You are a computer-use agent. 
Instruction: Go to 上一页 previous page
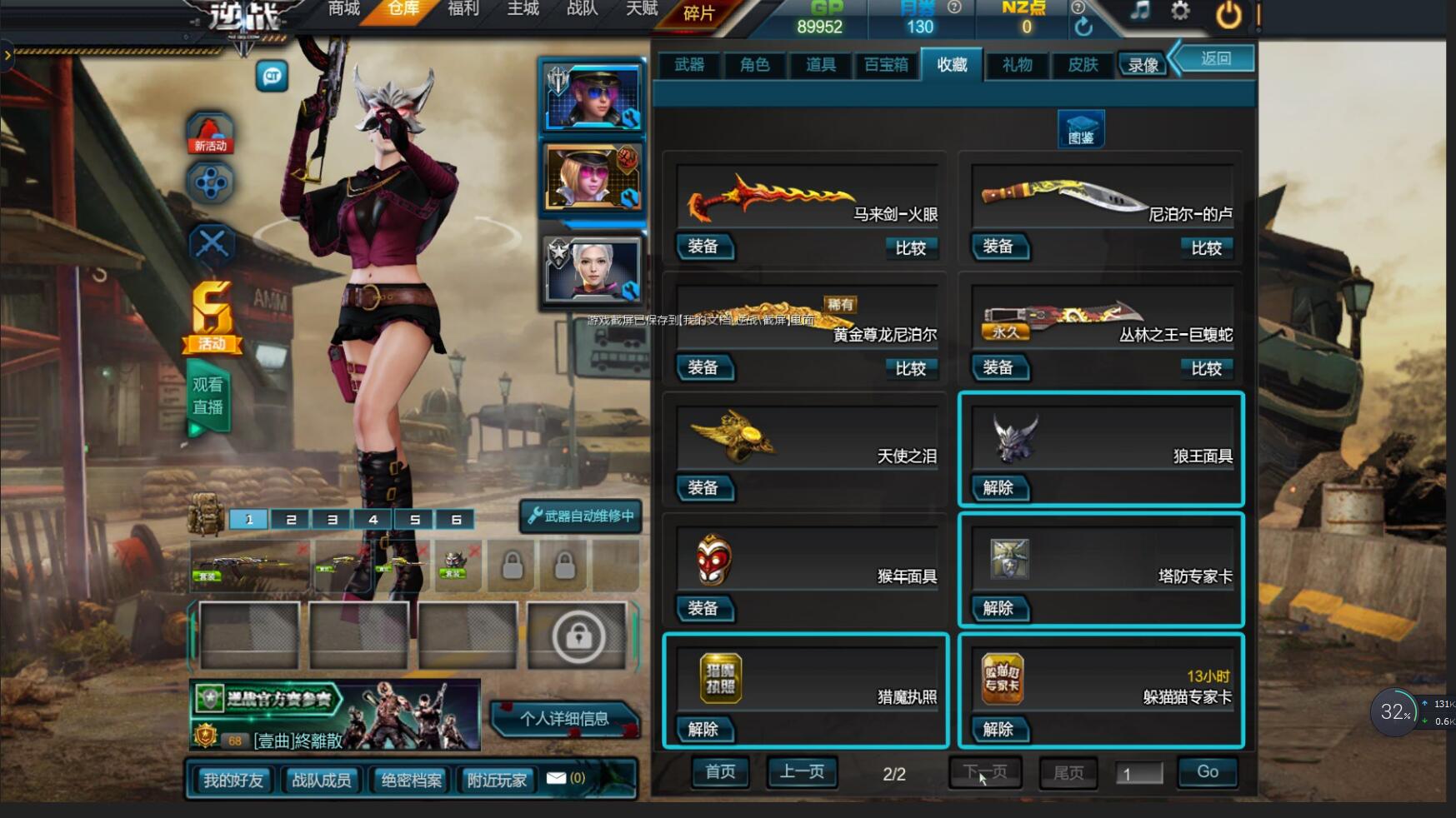(802, 772)
